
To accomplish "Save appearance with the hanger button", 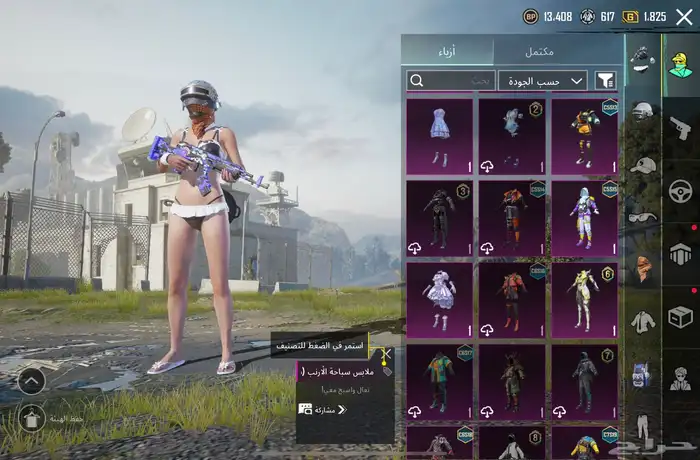I will (x=31, y=419).
